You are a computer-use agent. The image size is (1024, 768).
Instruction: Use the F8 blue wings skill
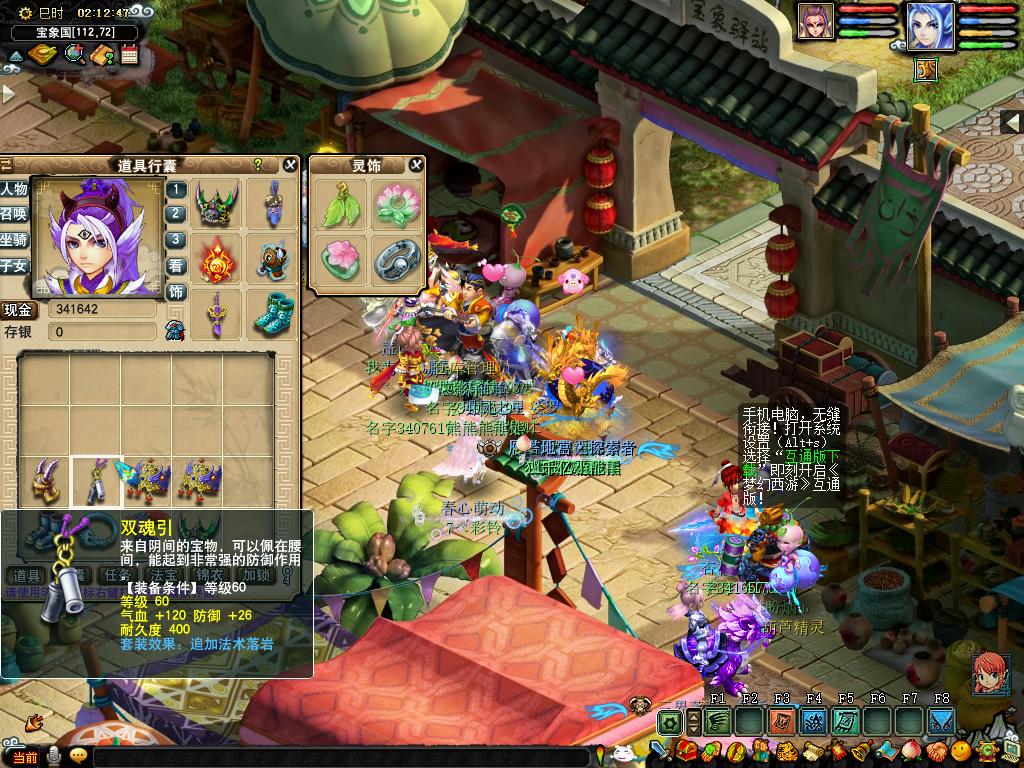click(941, 721)
